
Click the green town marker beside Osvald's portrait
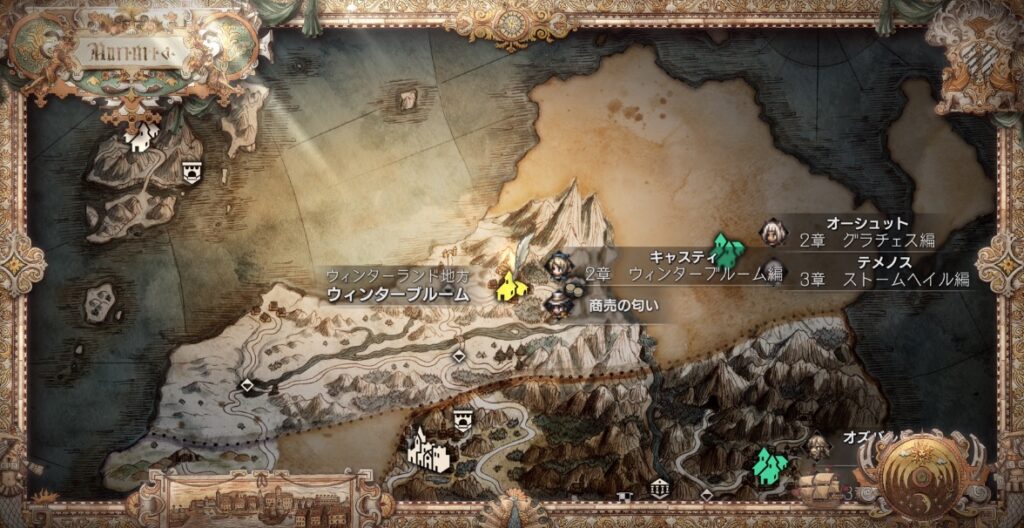click(x=769, y=464)
